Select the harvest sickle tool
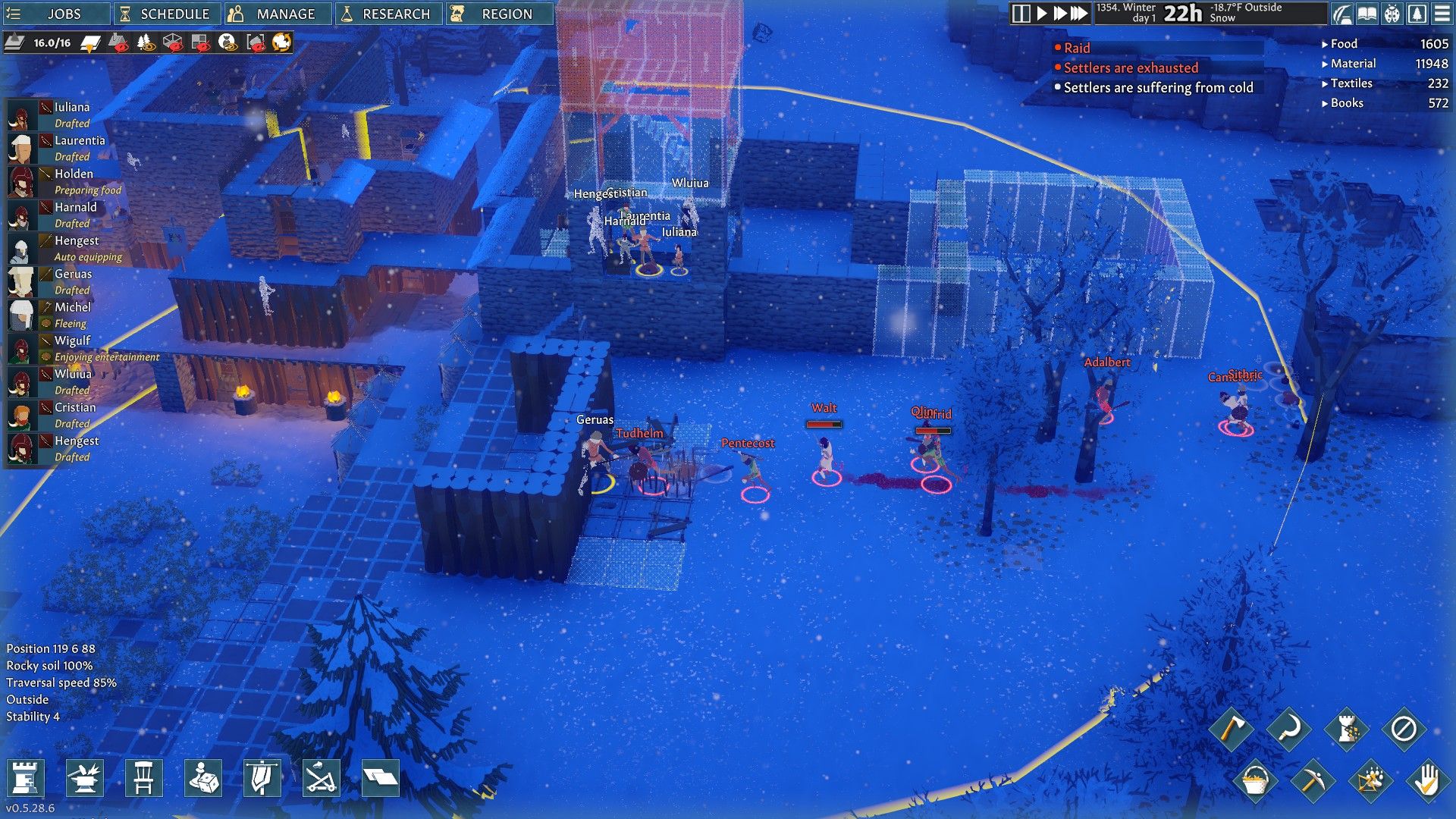This screenshot has height=819, width=1456. (x=1288, y=729)
